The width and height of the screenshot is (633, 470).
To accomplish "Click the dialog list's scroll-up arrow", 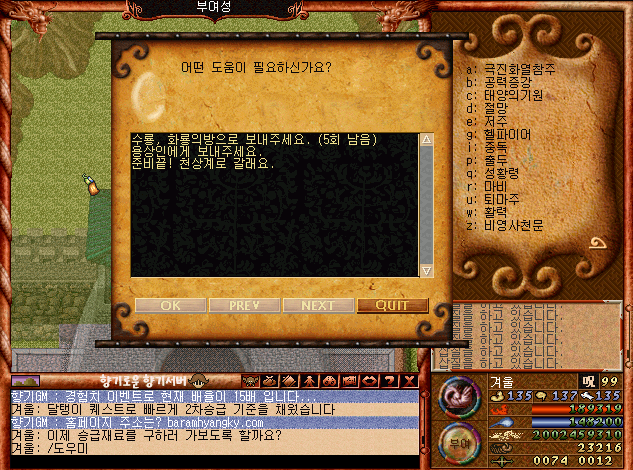I will (427, 140).
